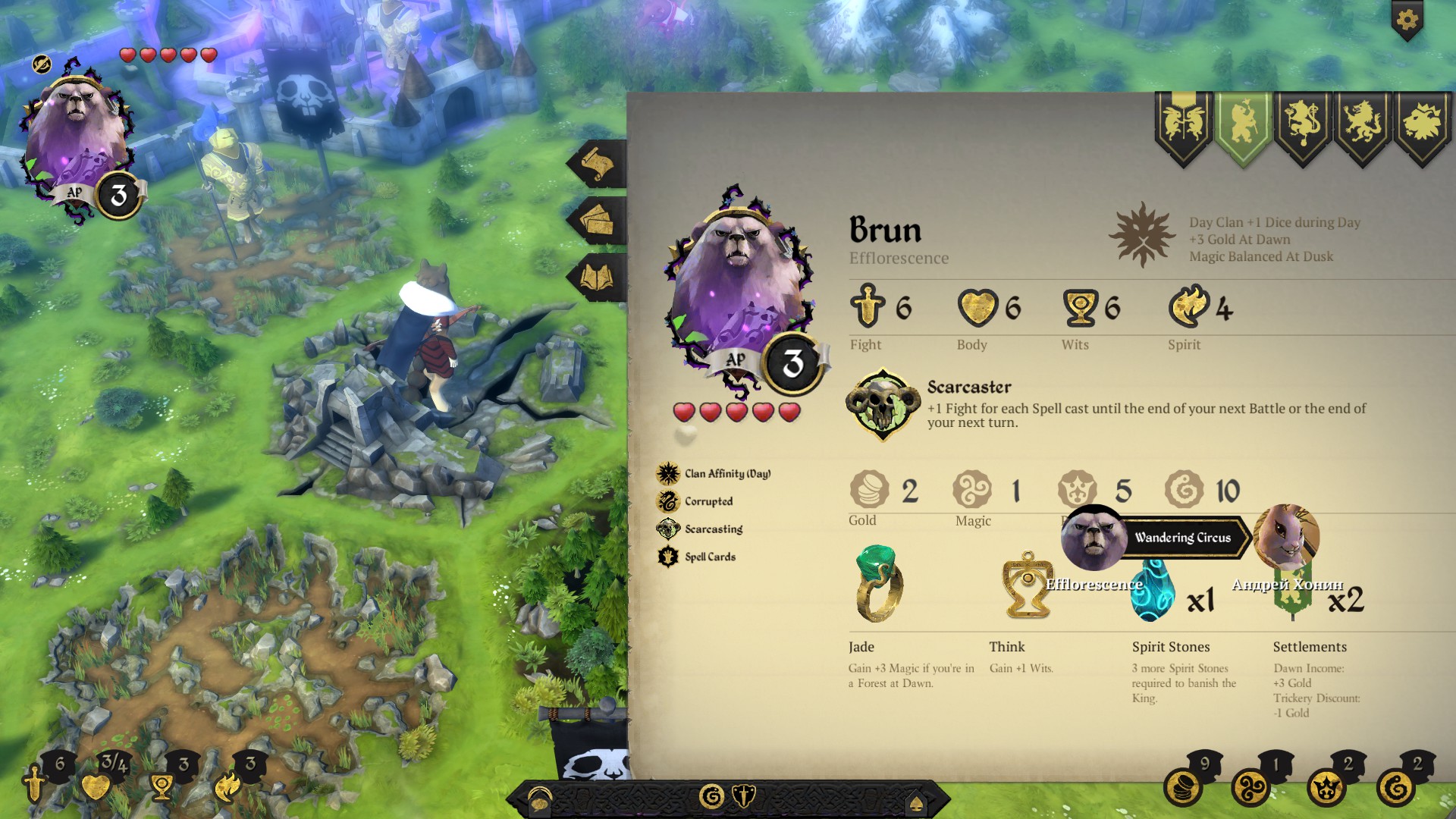Show the Clan Affinity (Day) entry
This screenshot has width=1456, height=819.
pyautogui.click(x=726, y=474)
